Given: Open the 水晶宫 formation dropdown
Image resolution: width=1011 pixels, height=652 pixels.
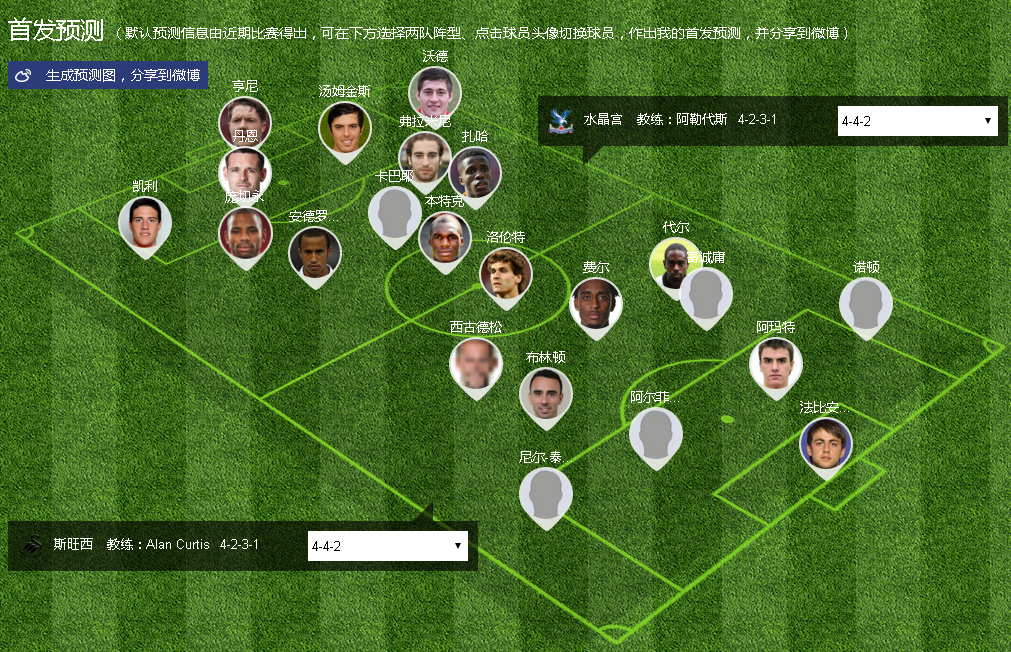Looking at the screenshot, I should pos(918,121).
